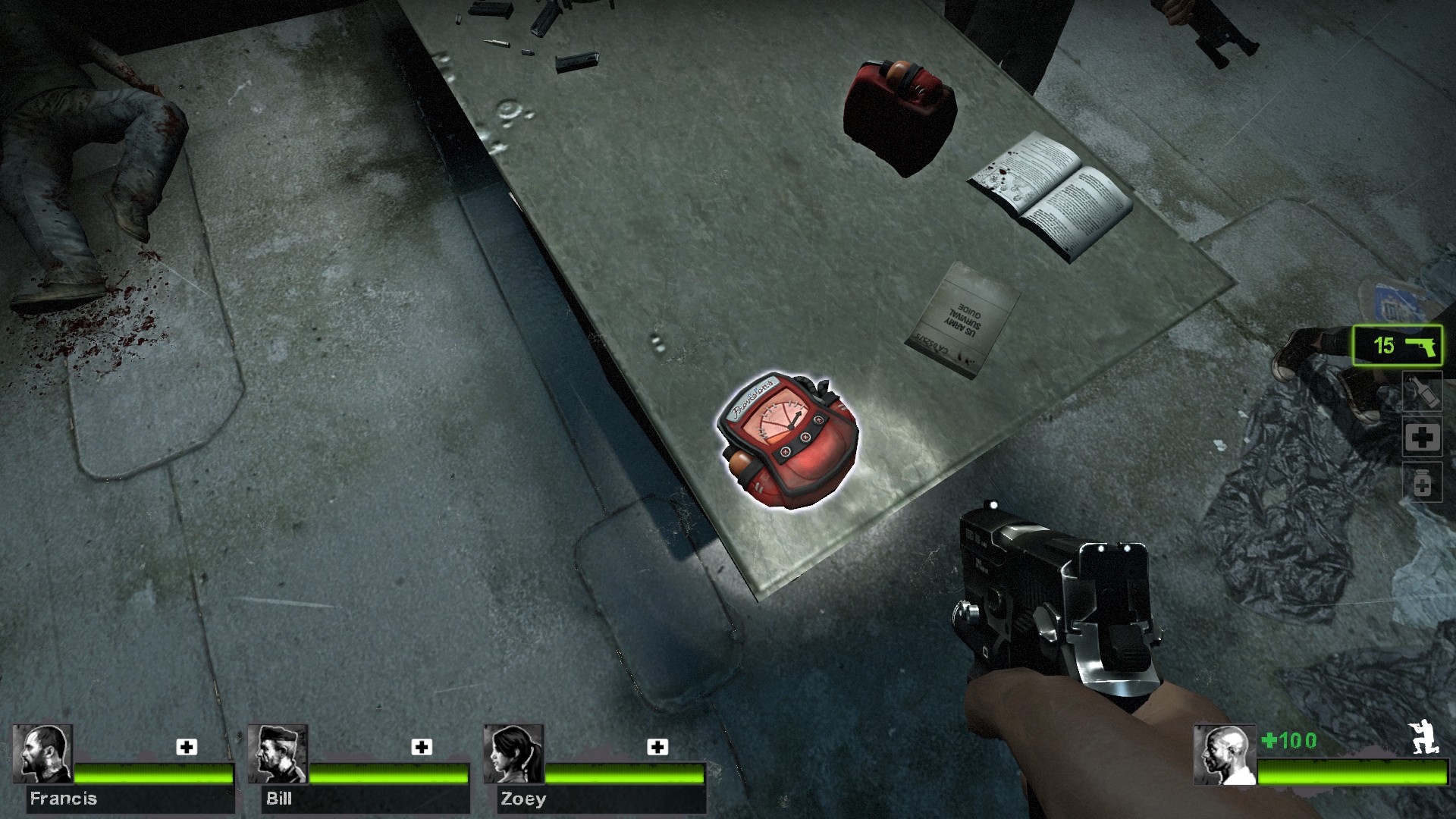Click Zoey's teammate portrait

tap(513, 754)
